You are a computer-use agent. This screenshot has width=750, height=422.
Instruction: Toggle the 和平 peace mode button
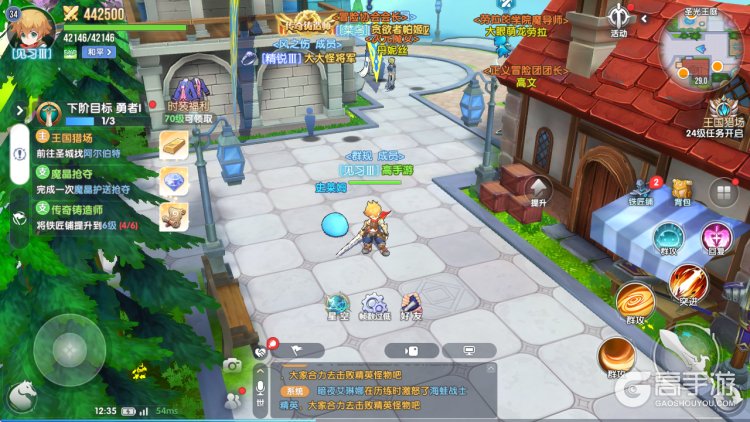96,51
